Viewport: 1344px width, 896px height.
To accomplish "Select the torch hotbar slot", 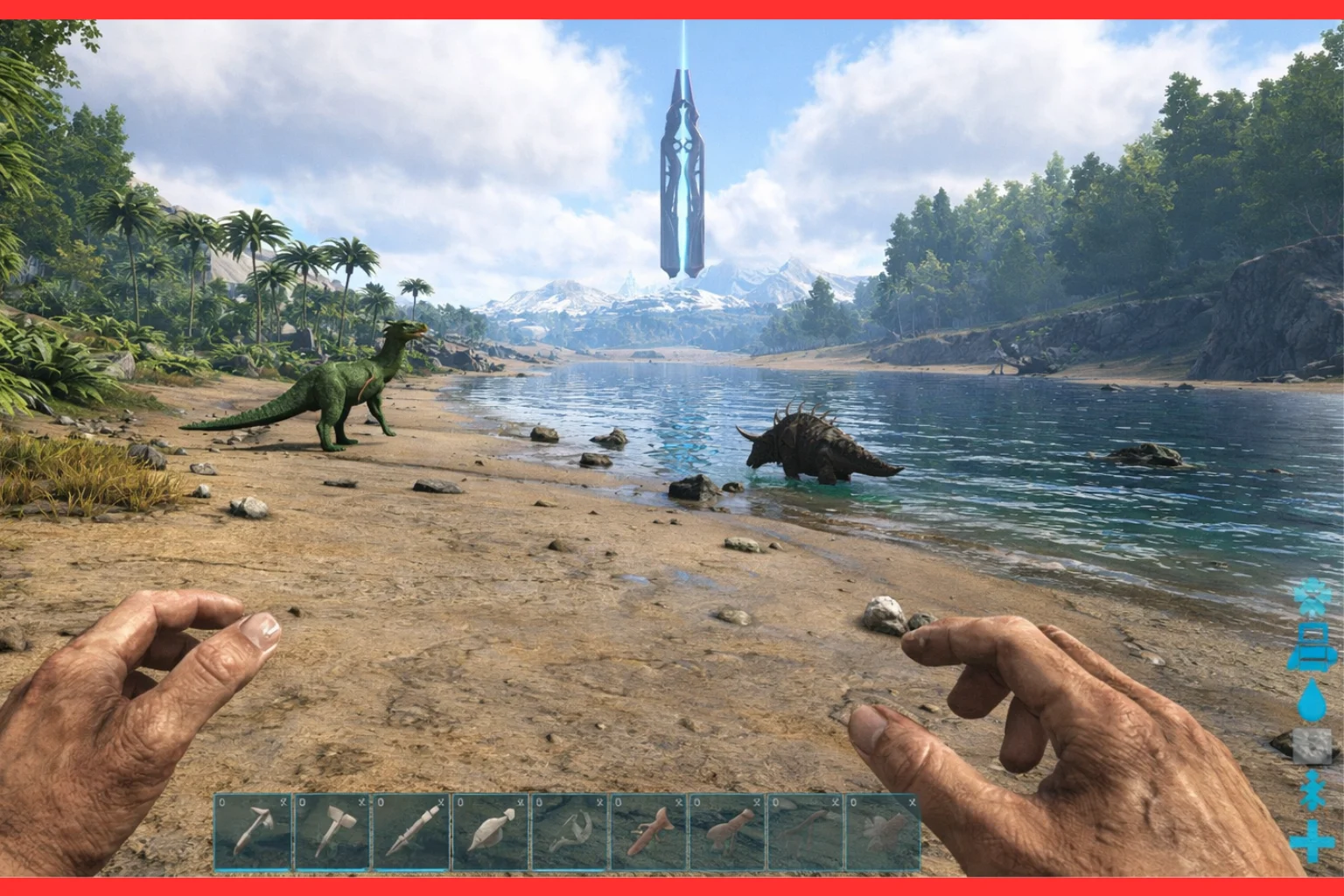I will [x=490, y=832].
